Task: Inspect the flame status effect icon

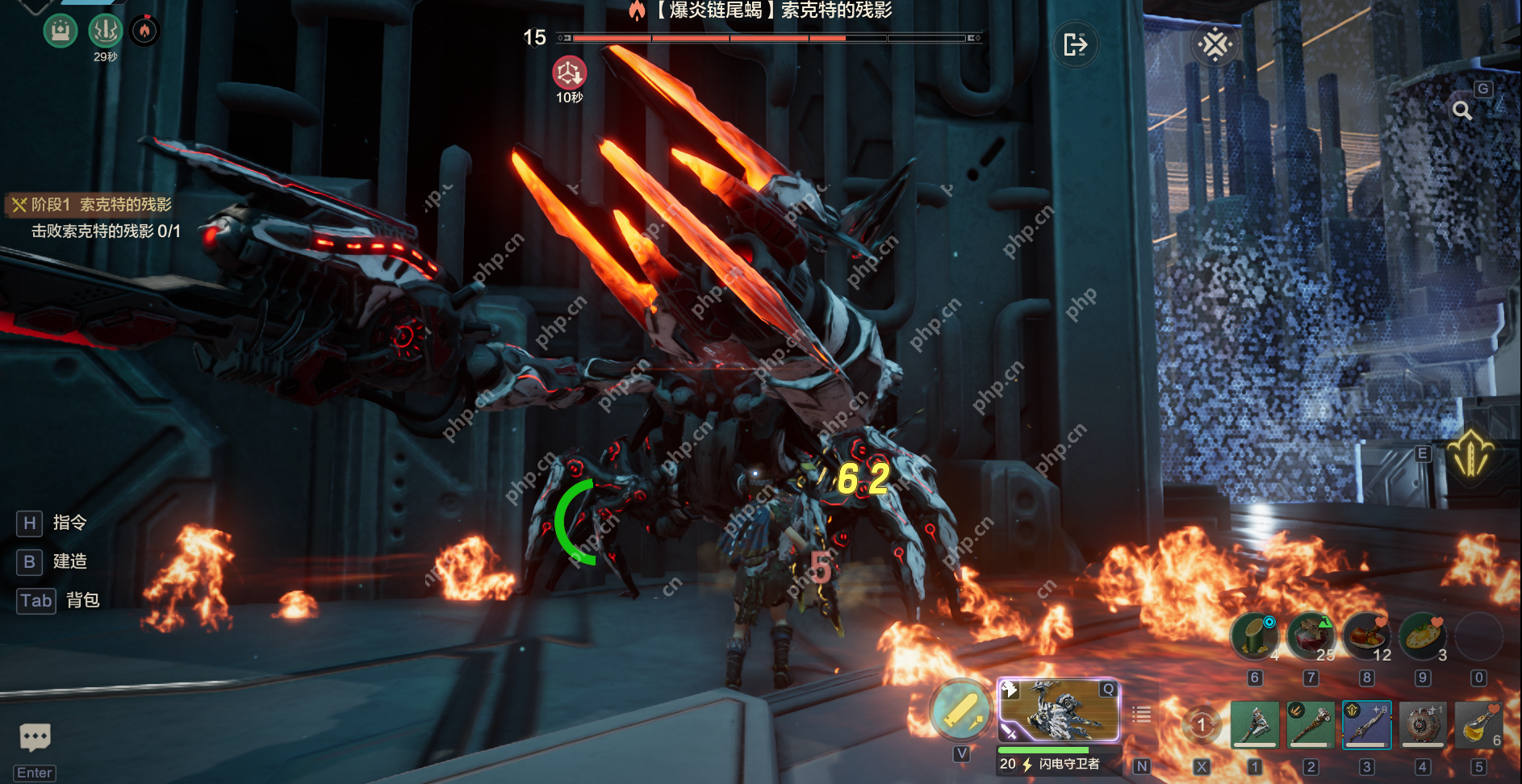Action: click(x=144, y=31)
